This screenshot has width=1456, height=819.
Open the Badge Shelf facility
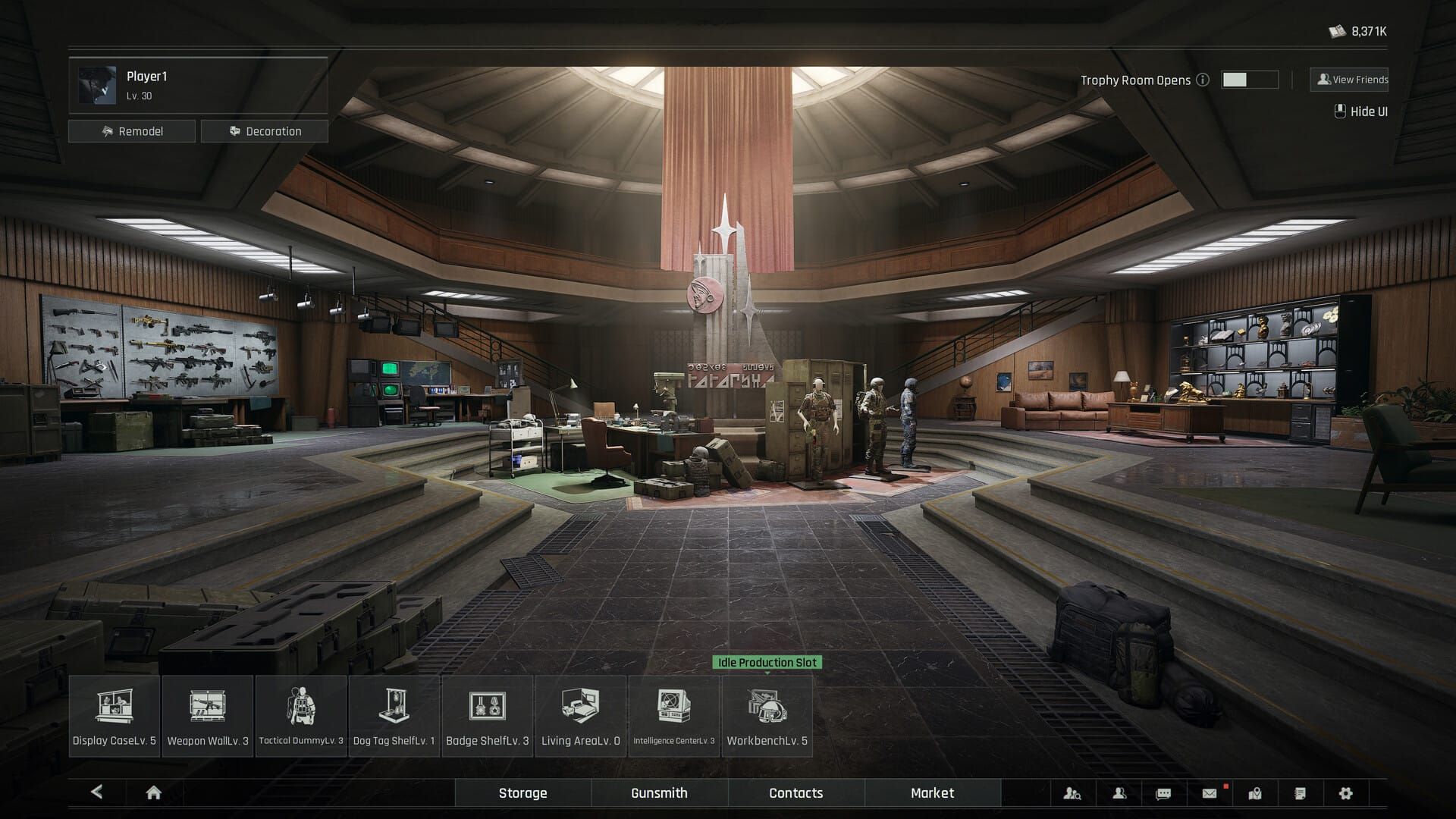pos(488,715)
